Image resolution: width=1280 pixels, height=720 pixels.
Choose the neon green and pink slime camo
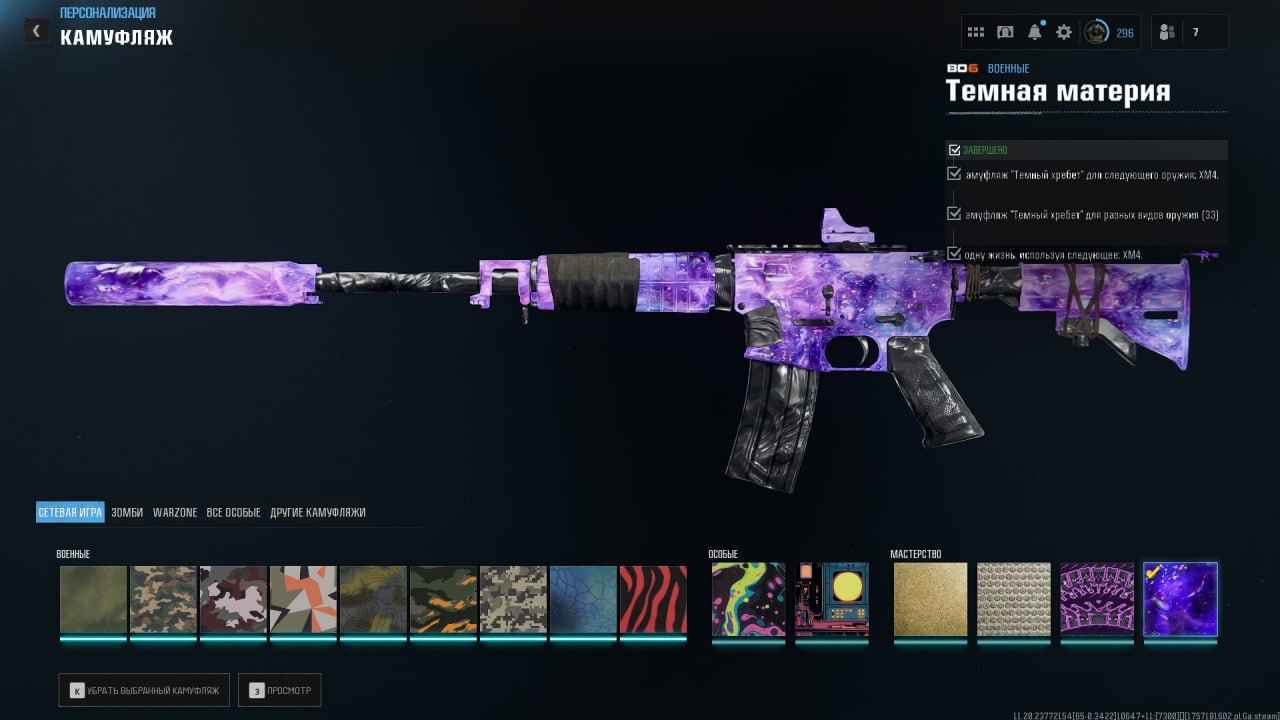(x=748, y=600)
